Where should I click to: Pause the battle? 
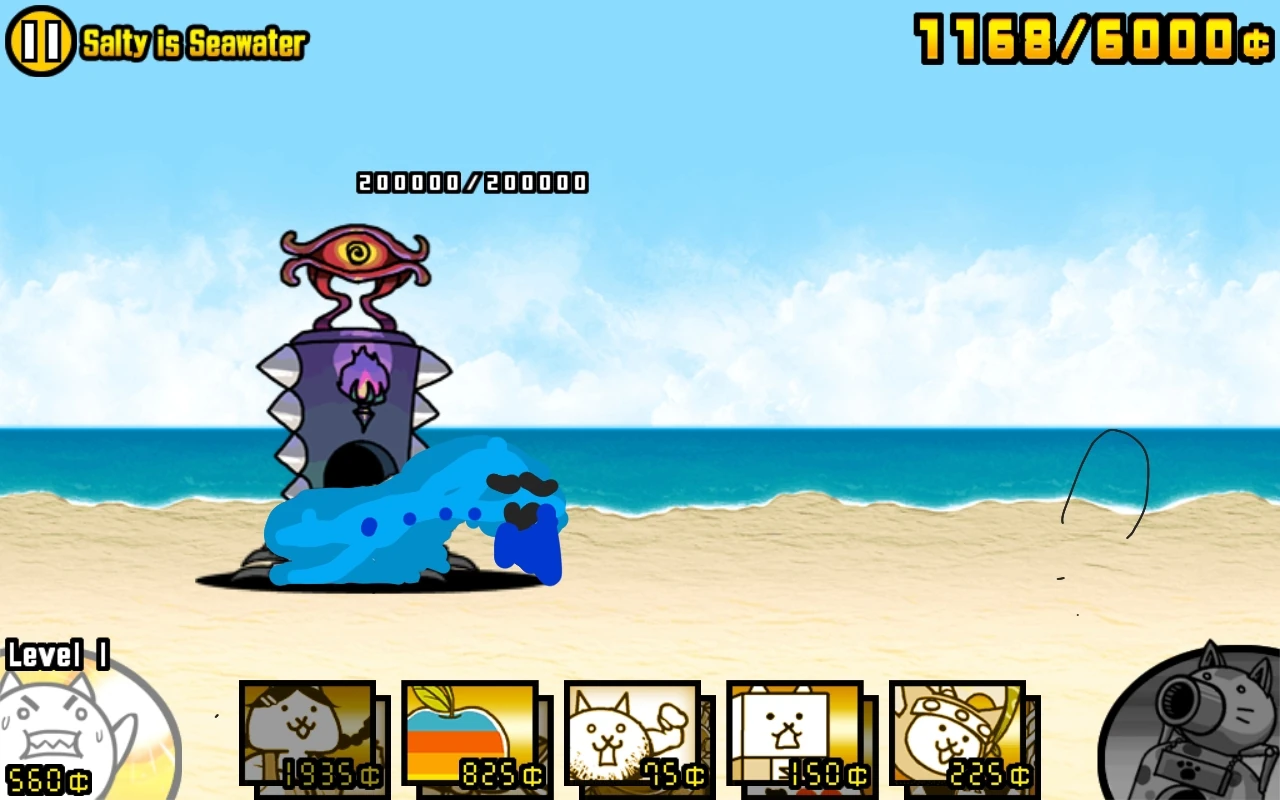click(x=40, y=40)
